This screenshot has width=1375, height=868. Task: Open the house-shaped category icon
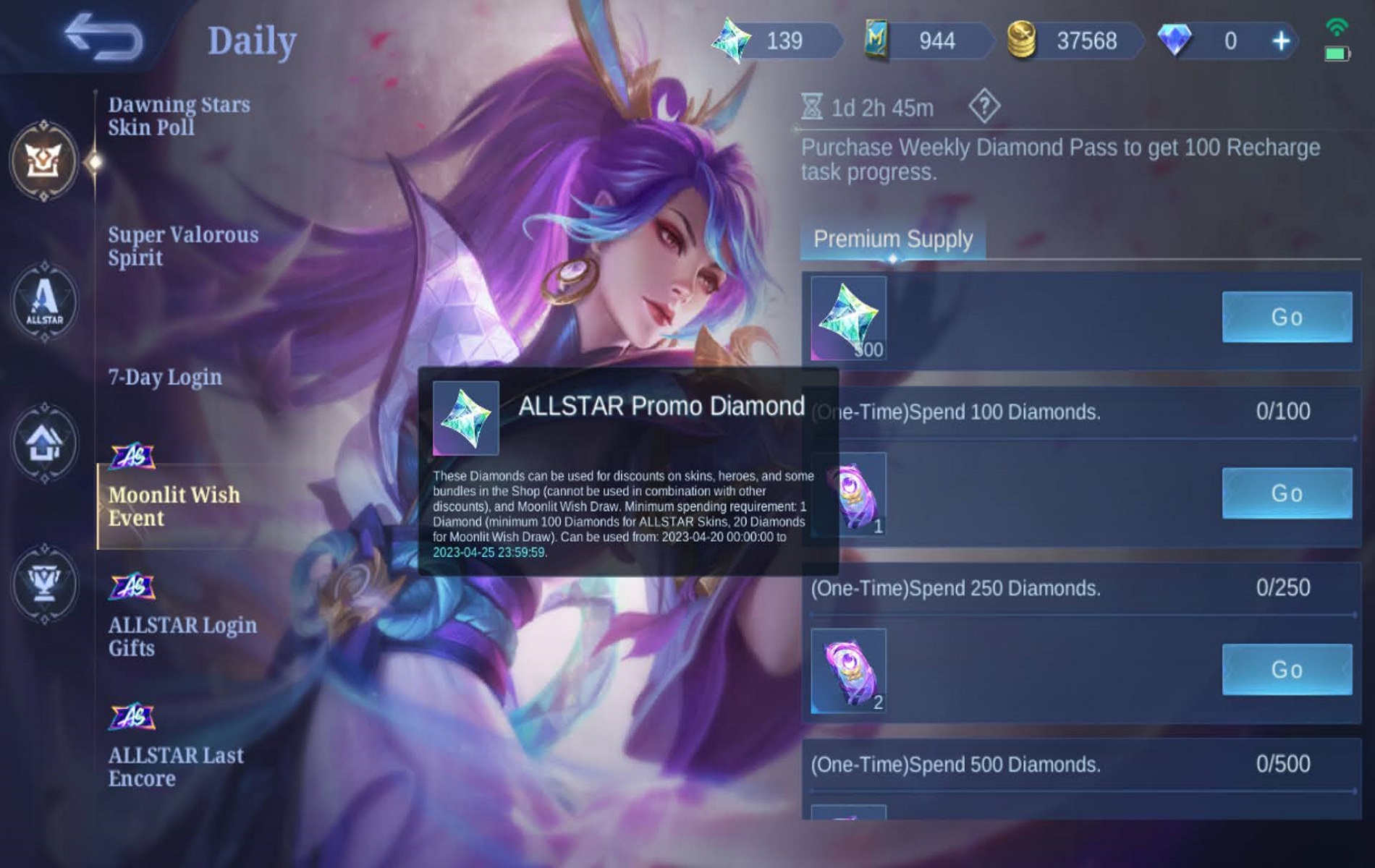point(44,443)
